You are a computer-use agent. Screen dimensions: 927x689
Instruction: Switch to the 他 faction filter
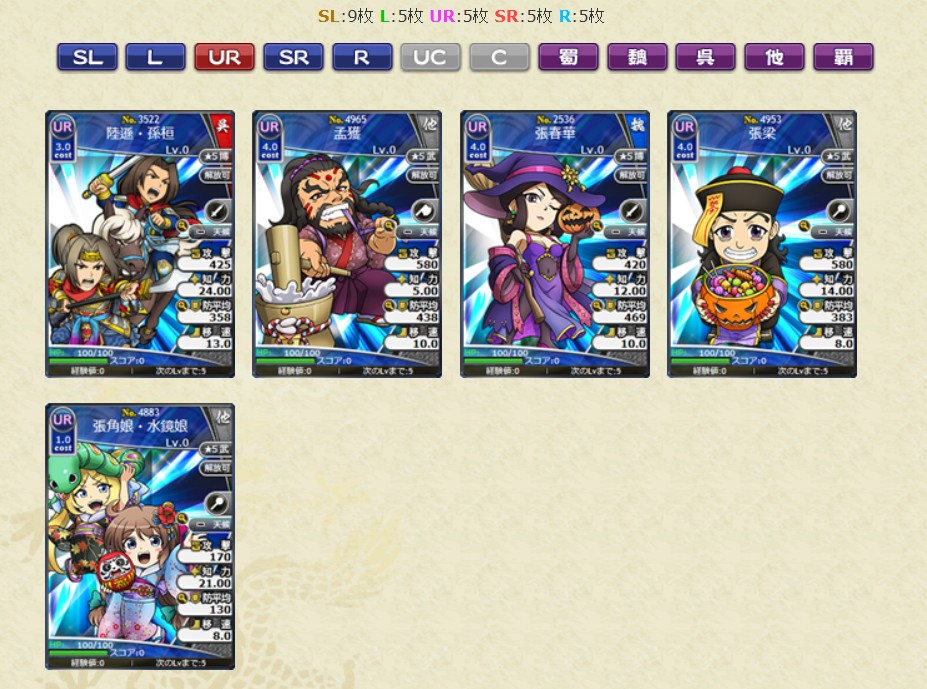(774, 57)
